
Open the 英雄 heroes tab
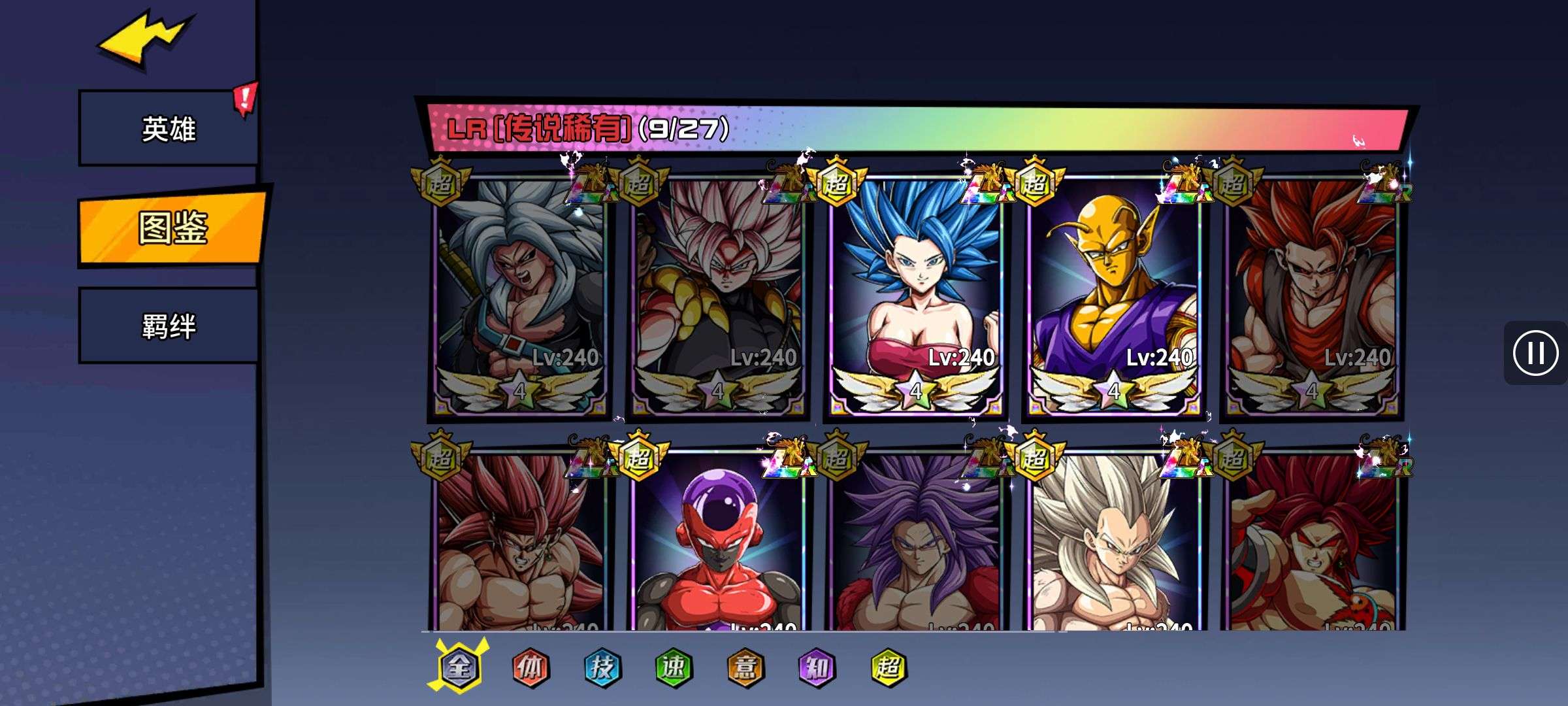[169, 129]
